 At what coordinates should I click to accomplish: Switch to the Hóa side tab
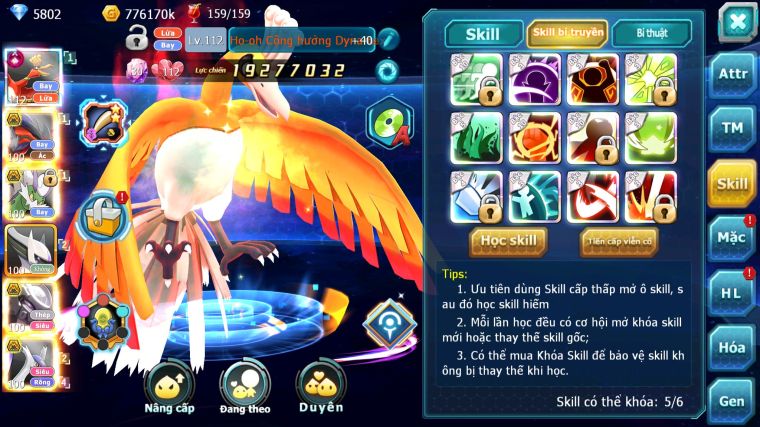732,347
